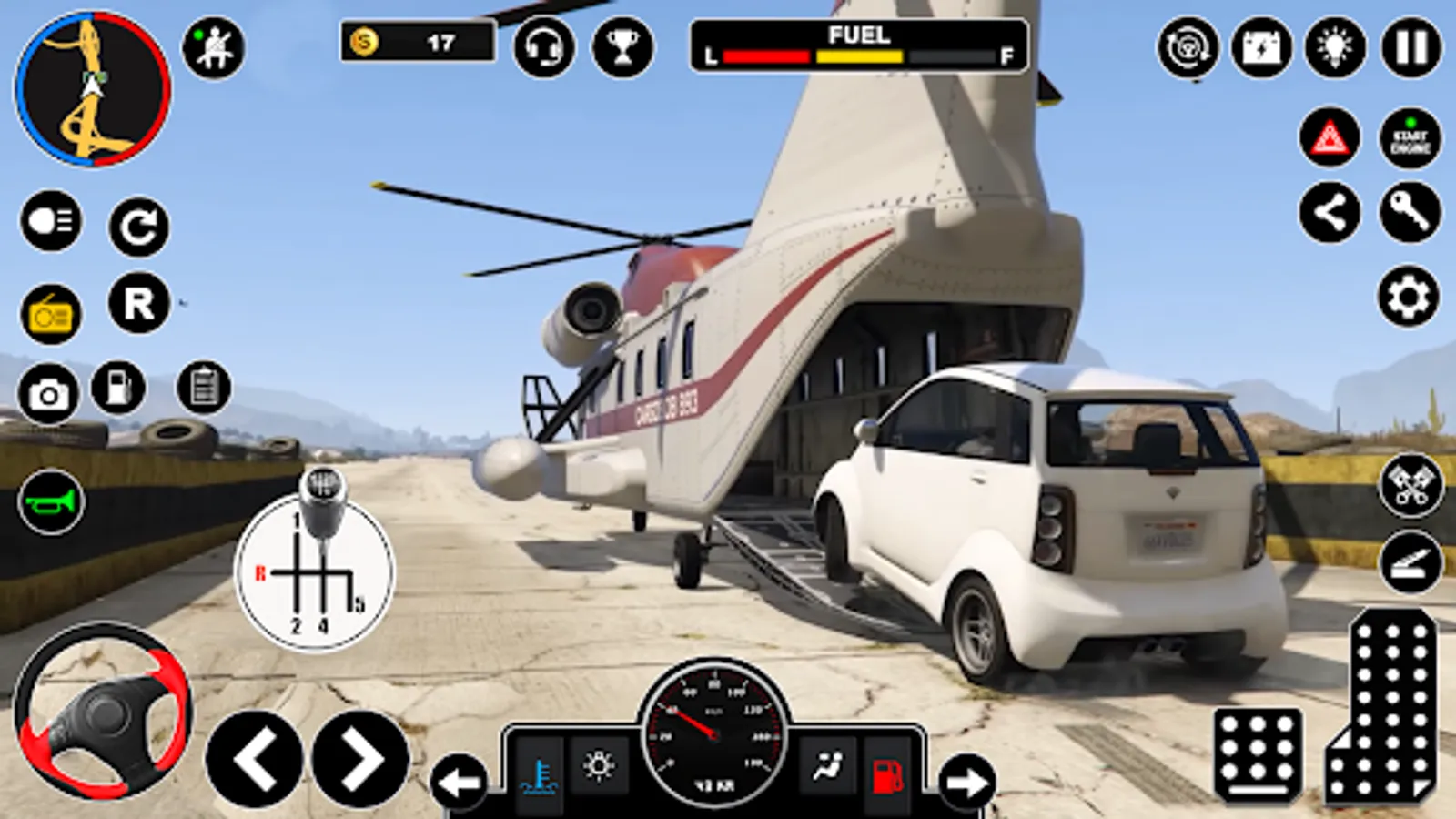Pause the game
The width and height of the screenshot is (1456, 819).
point(1411,47)
